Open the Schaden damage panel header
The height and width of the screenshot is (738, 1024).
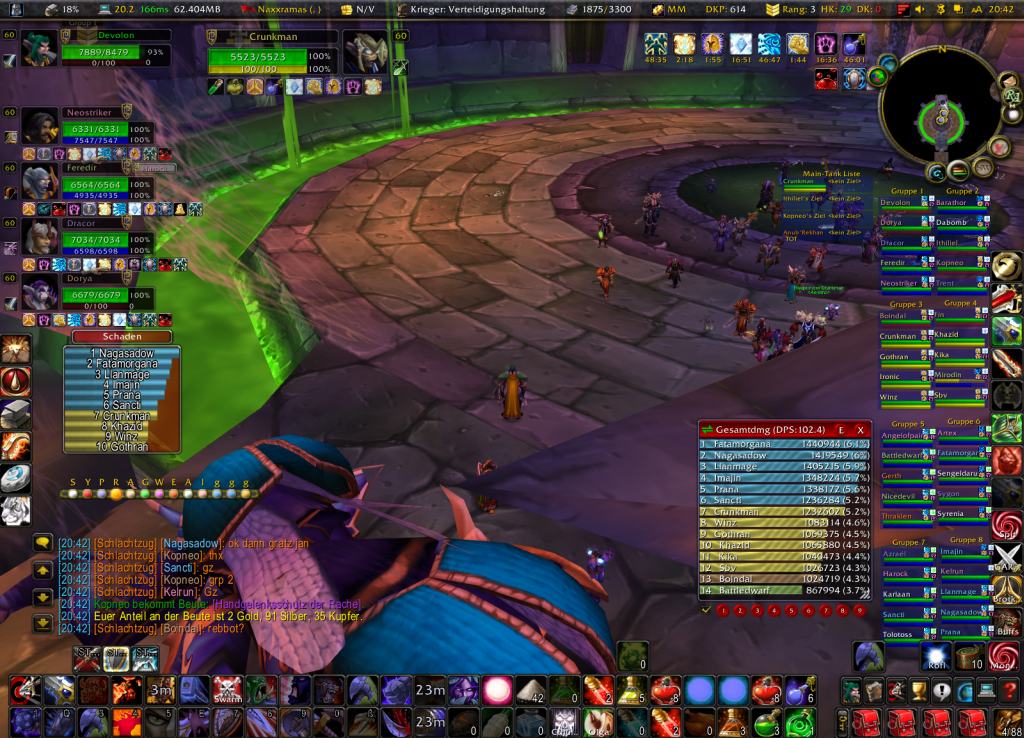click(121, 338)
